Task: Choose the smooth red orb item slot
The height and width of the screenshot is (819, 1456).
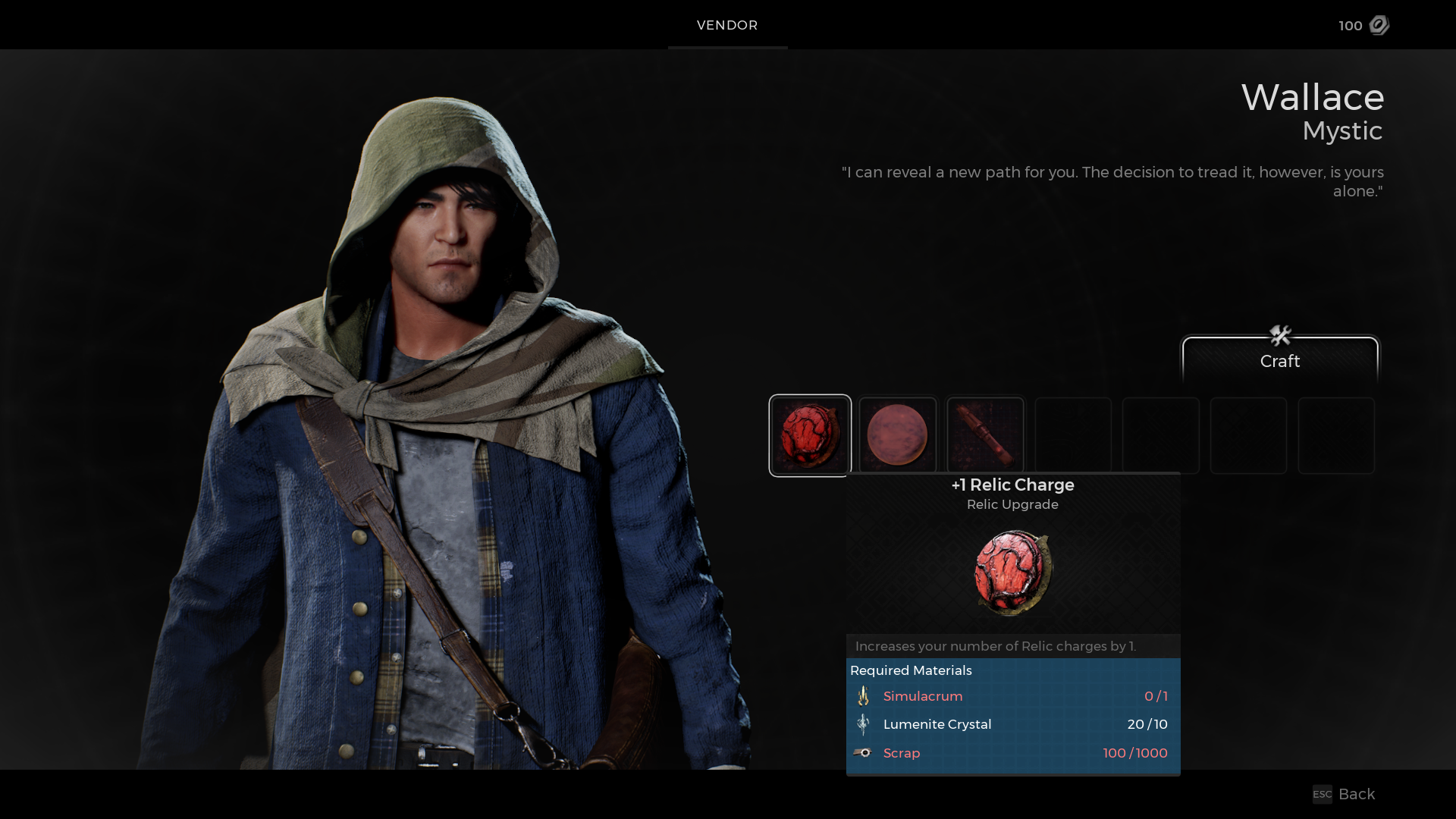Action: 898,435
